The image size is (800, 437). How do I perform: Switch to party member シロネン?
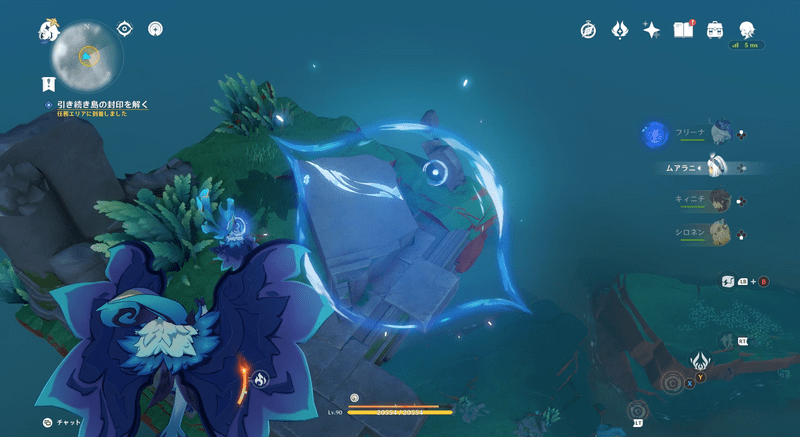[718, 234]
